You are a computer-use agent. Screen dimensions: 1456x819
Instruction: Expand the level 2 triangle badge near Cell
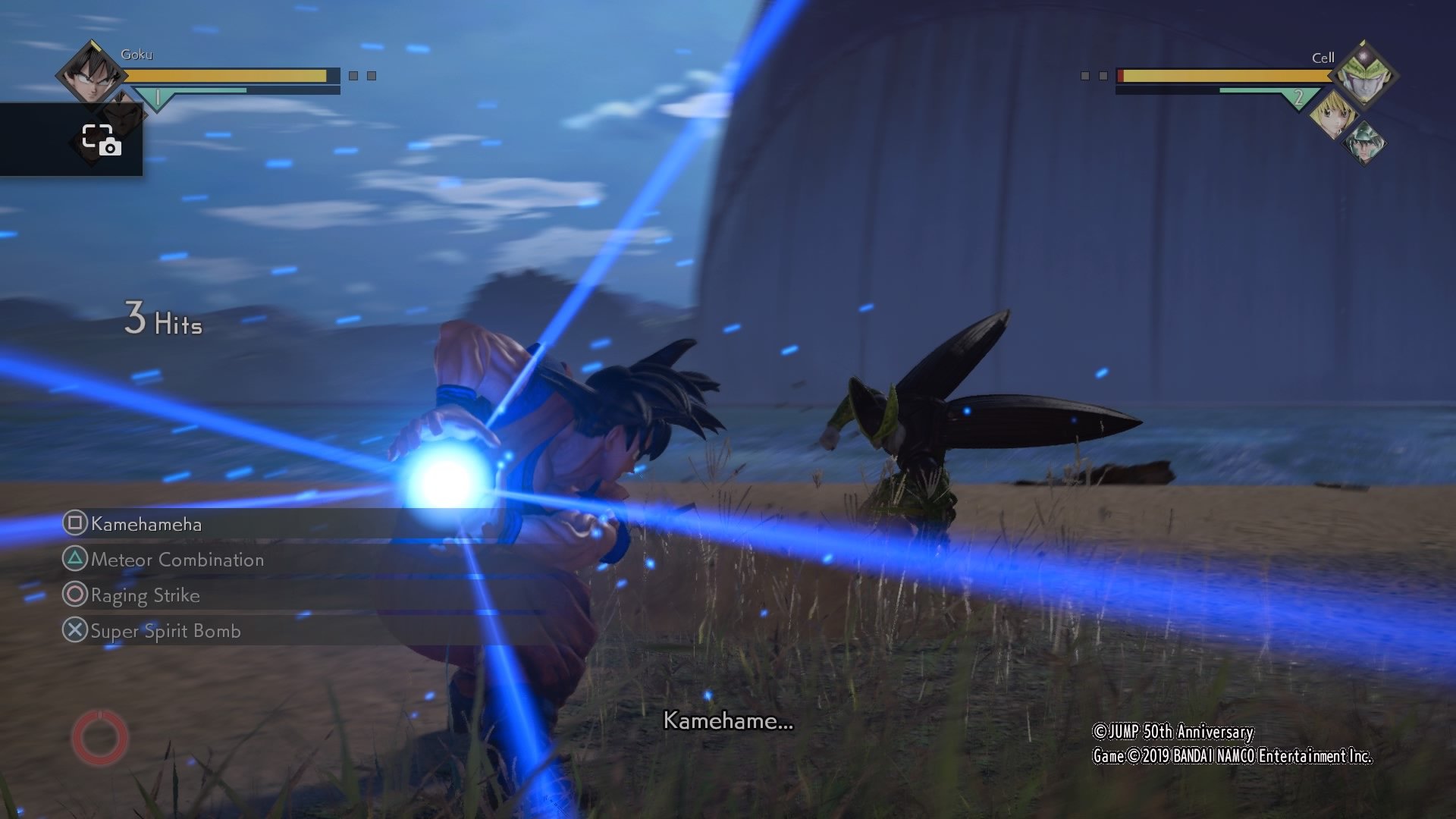[x=1298, y=96]
